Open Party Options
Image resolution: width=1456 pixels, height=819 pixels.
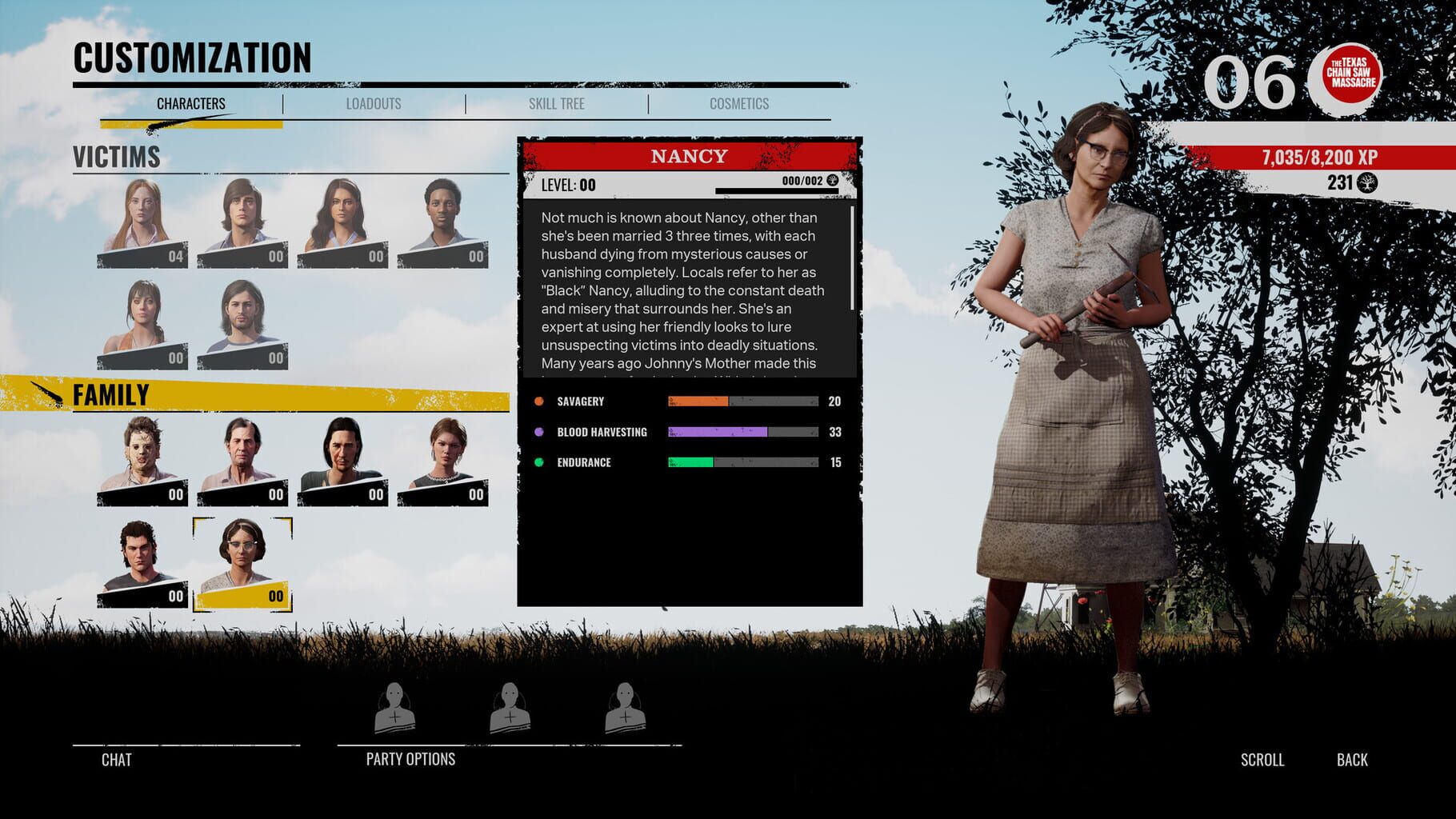coord(409,759)
